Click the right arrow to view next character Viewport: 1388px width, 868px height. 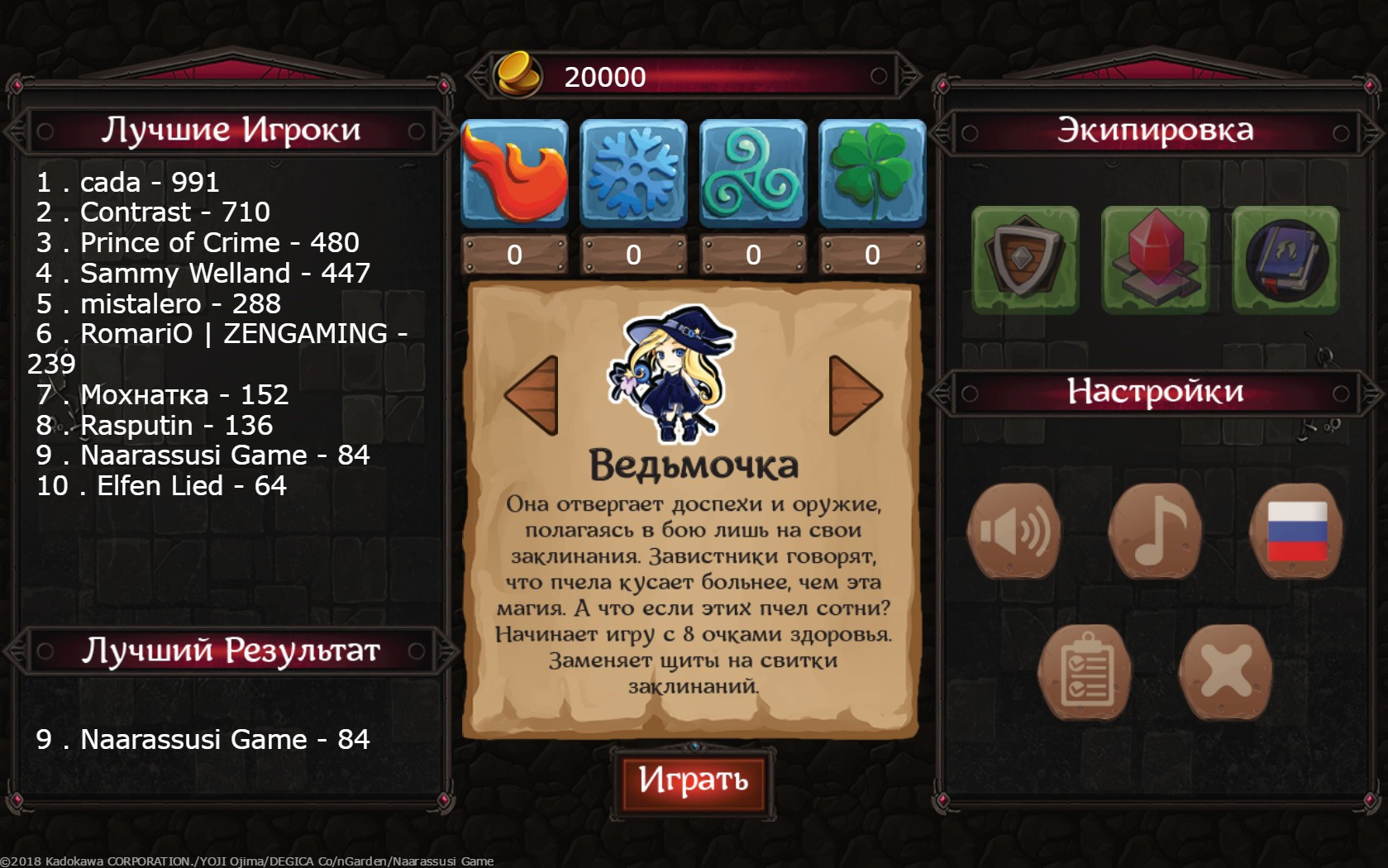(852, 394)
